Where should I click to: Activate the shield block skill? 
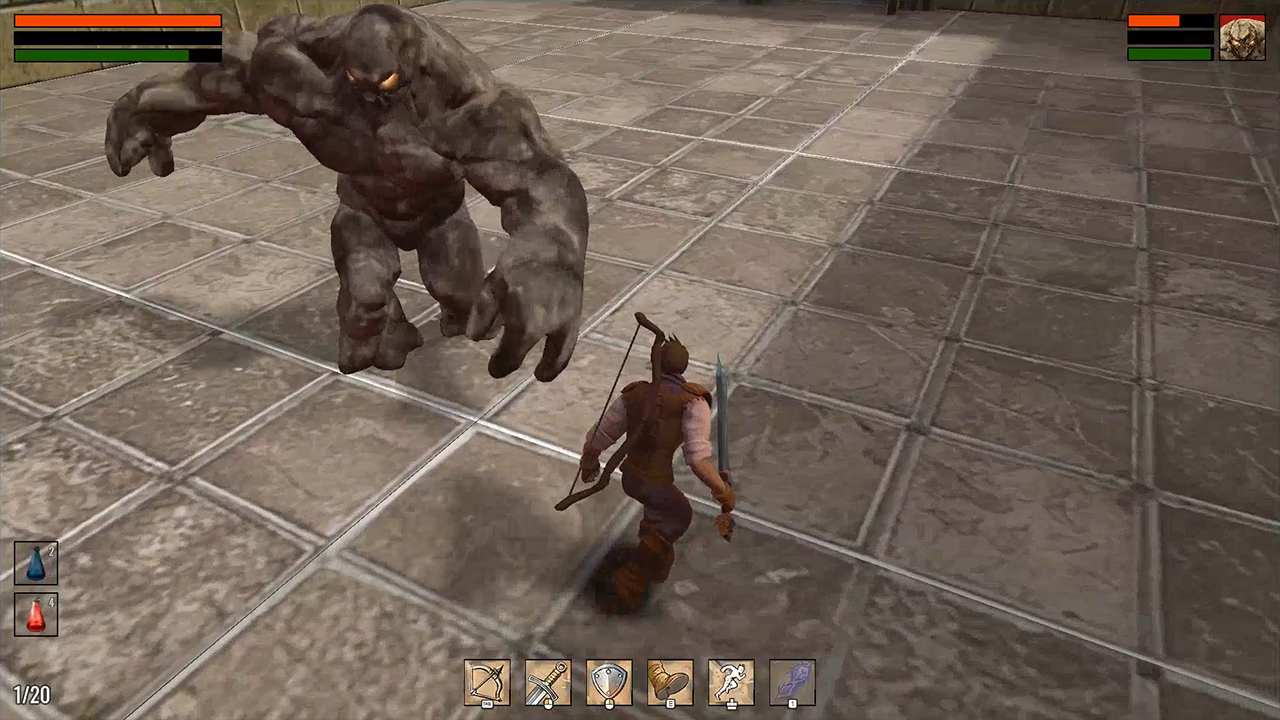tap(609, 682)
